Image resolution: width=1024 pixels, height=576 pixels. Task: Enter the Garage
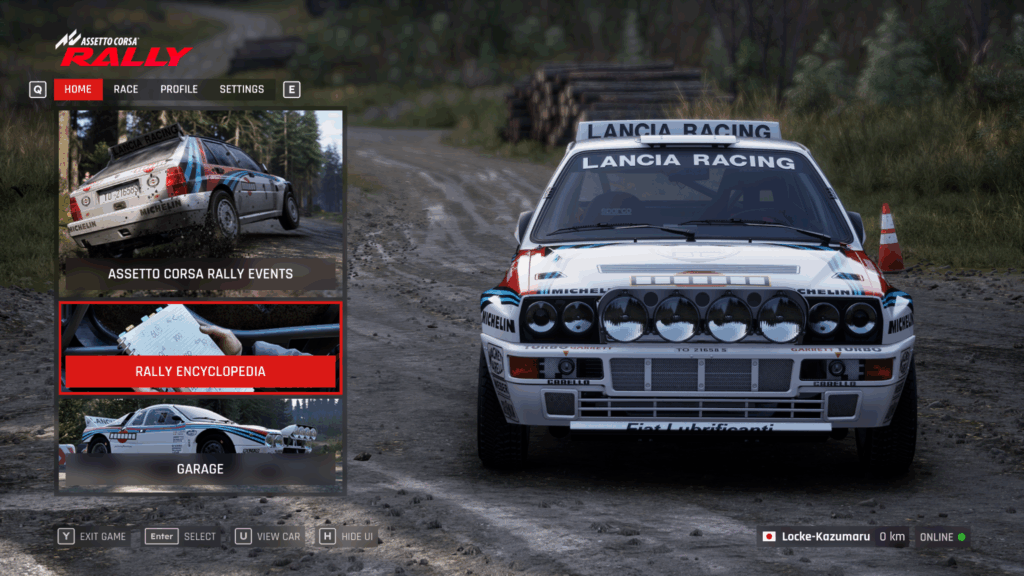point(200,446)
